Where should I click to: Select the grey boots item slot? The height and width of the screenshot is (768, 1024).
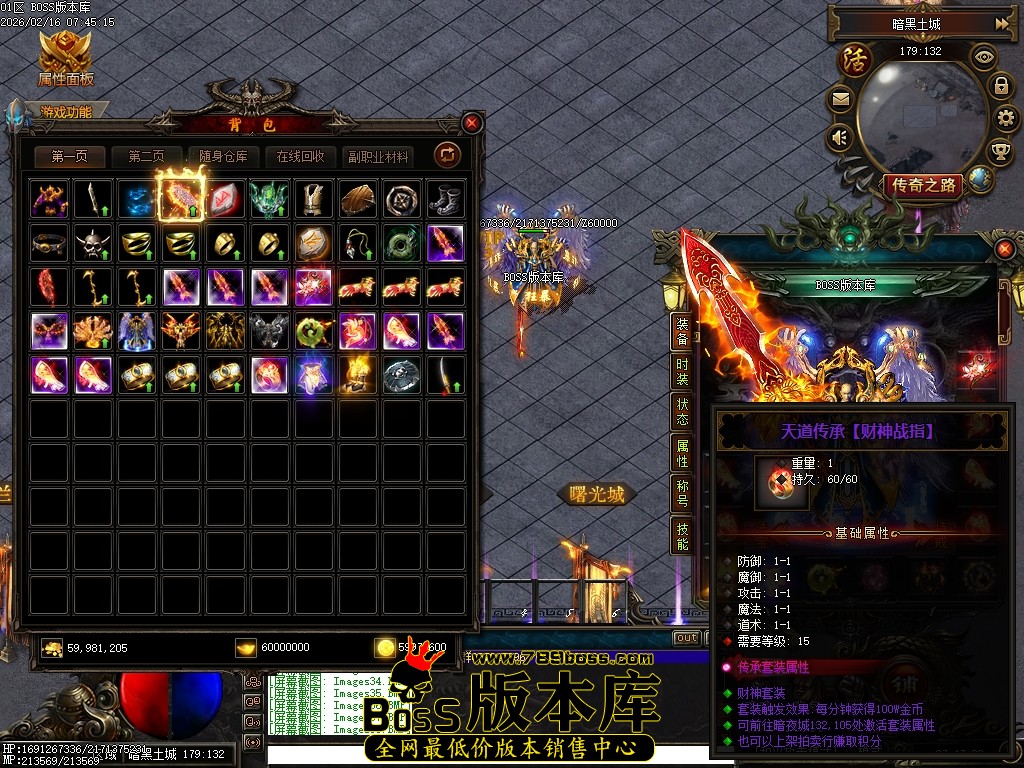446,199
